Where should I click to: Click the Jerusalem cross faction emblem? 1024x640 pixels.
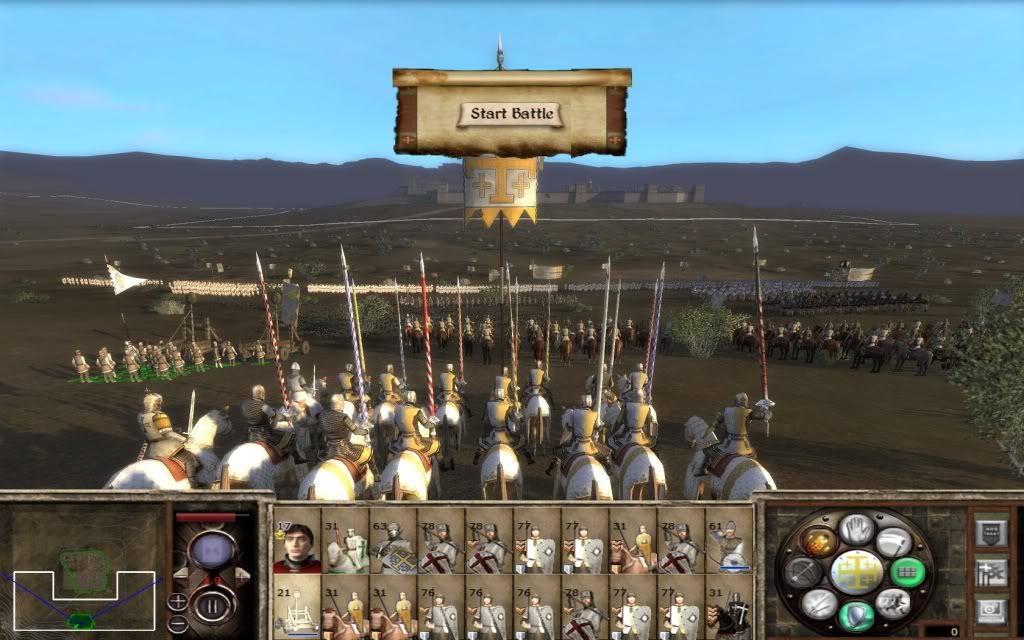click(x=856, y=571)
